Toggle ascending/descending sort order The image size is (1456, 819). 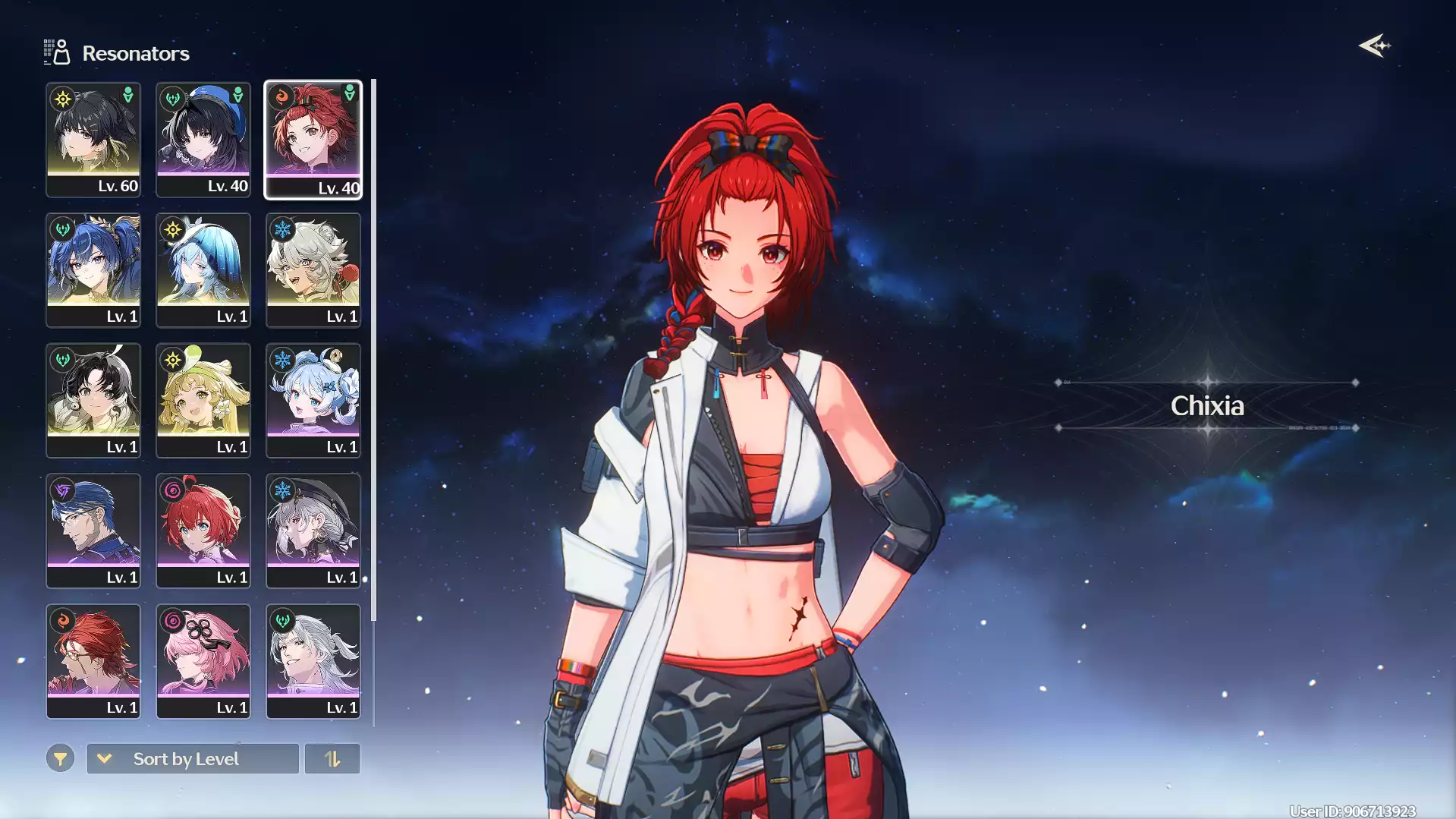coord(332,758)
